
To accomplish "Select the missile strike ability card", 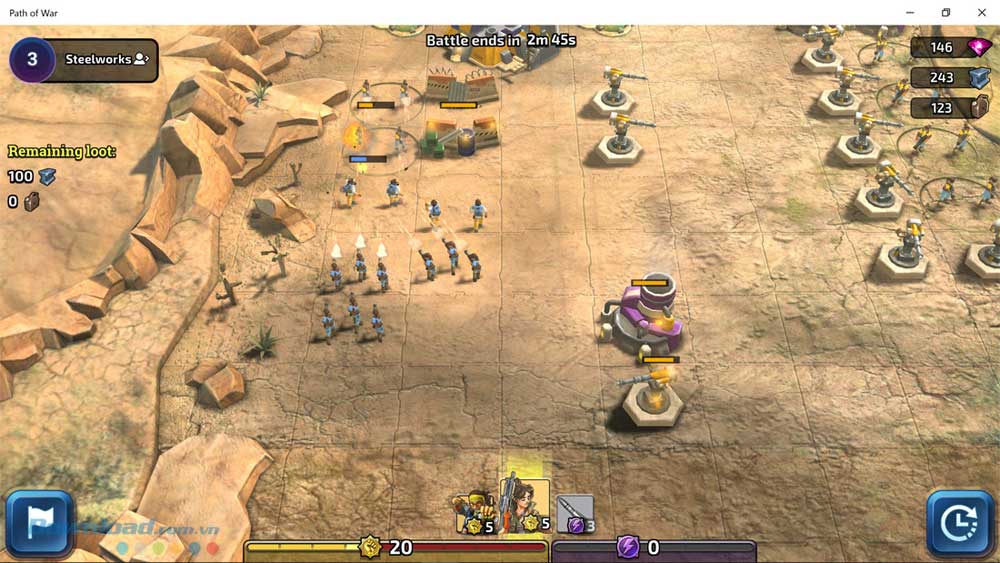I will click(575, 513).
